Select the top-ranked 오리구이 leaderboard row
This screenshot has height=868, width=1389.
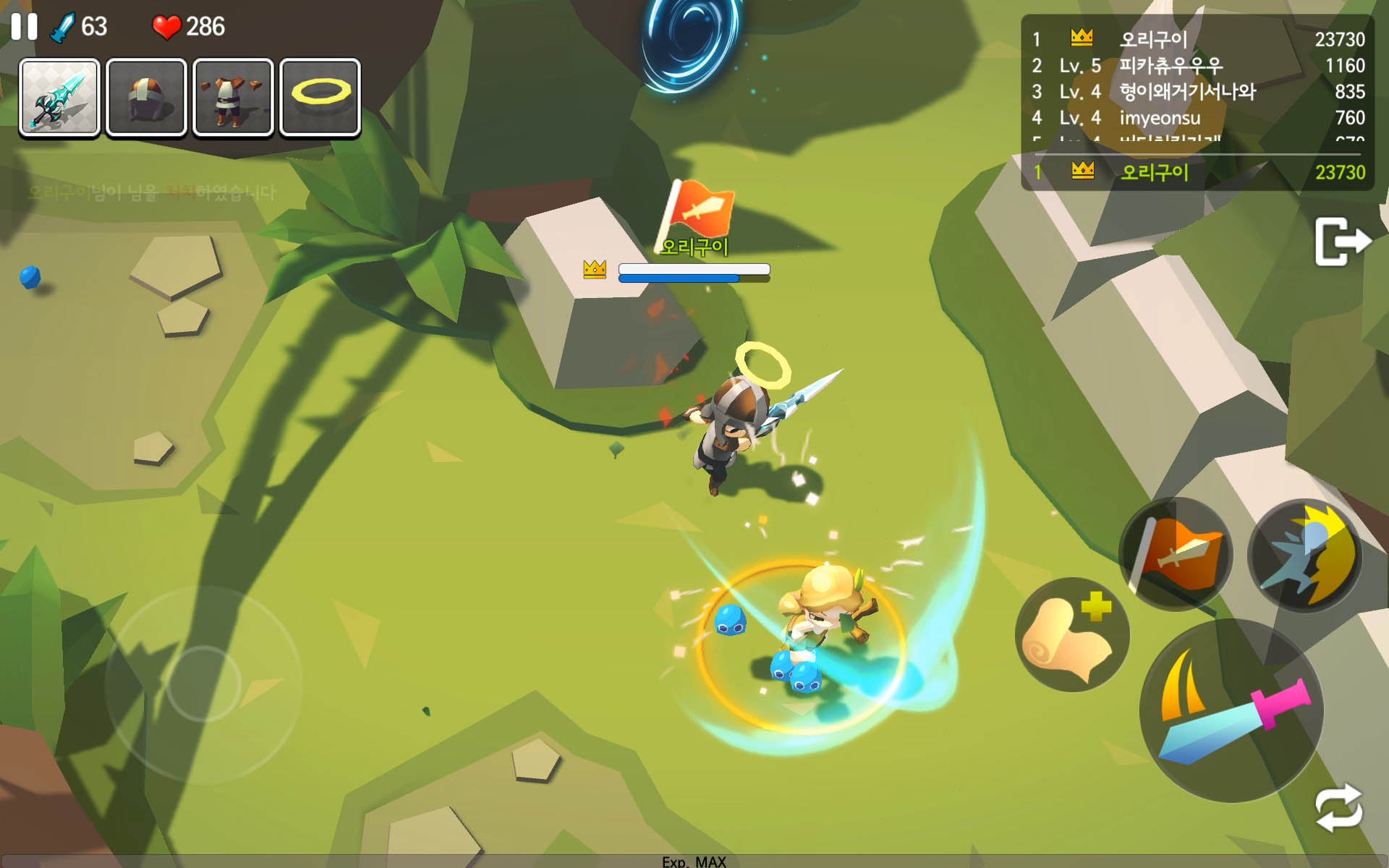pos(1197,39)
